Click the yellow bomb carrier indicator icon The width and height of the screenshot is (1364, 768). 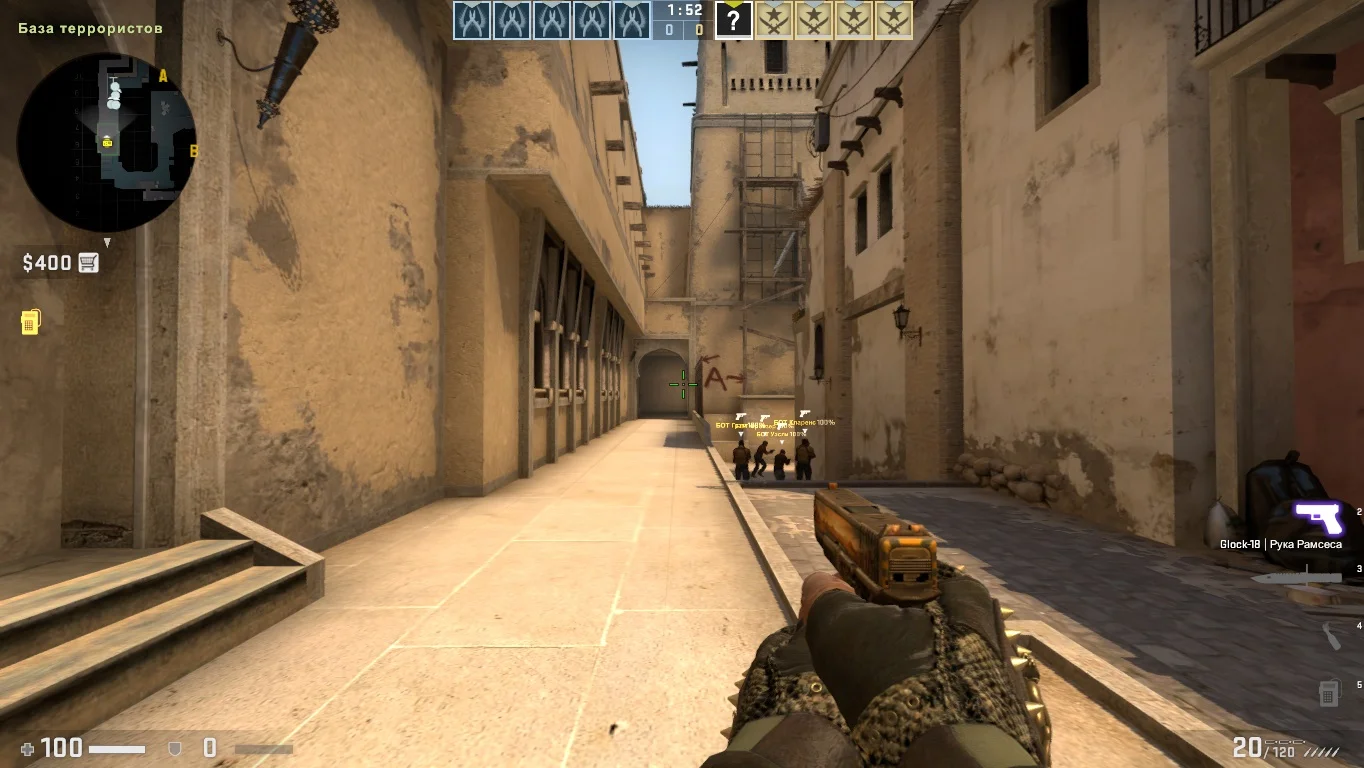(x=30, y=322)
